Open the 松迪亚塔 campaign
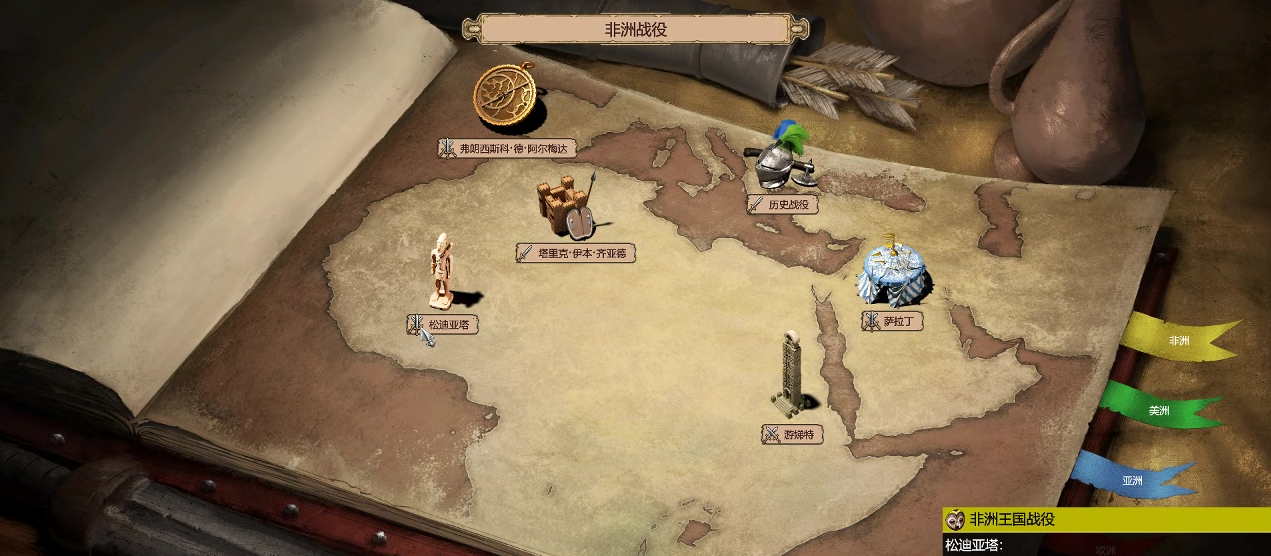Viewport: 1271px width, 556px height. (442, 324)
